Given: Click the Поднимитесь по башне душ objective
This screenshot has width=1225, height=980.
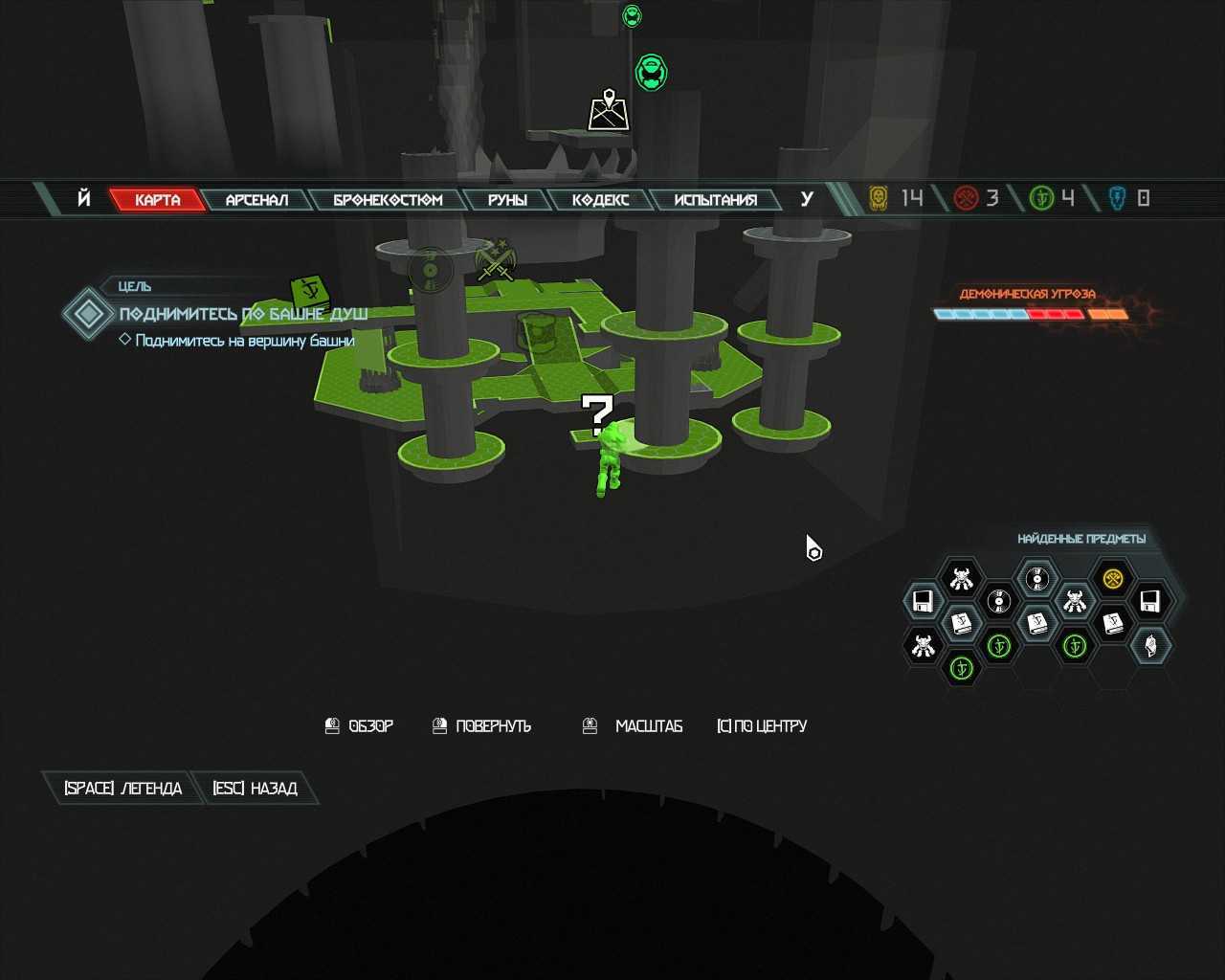Looking at the screenshot, I should point(243,314).
